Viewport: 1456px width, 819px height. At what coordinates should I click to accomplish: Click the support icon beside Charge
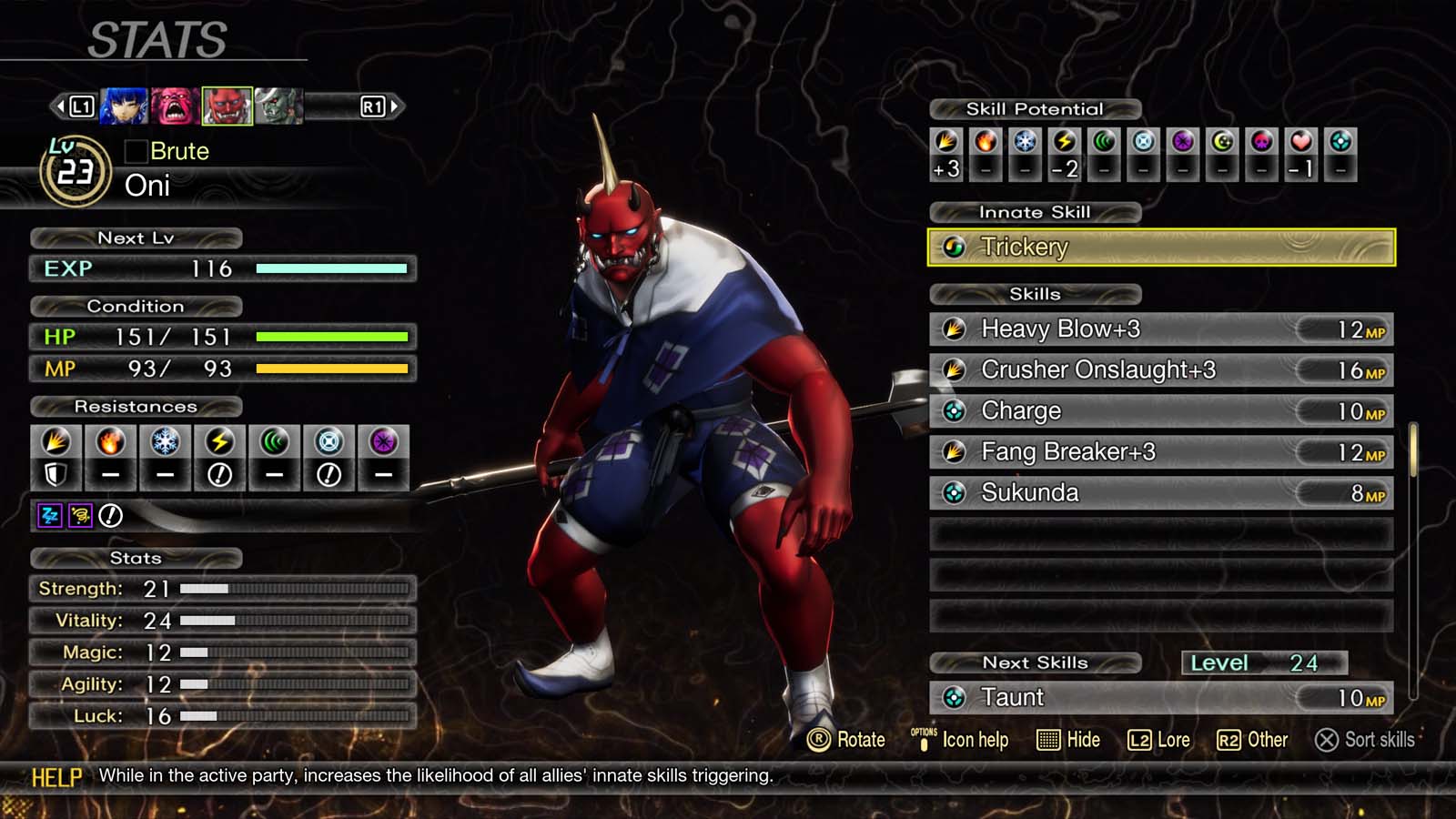coord(955,410)
